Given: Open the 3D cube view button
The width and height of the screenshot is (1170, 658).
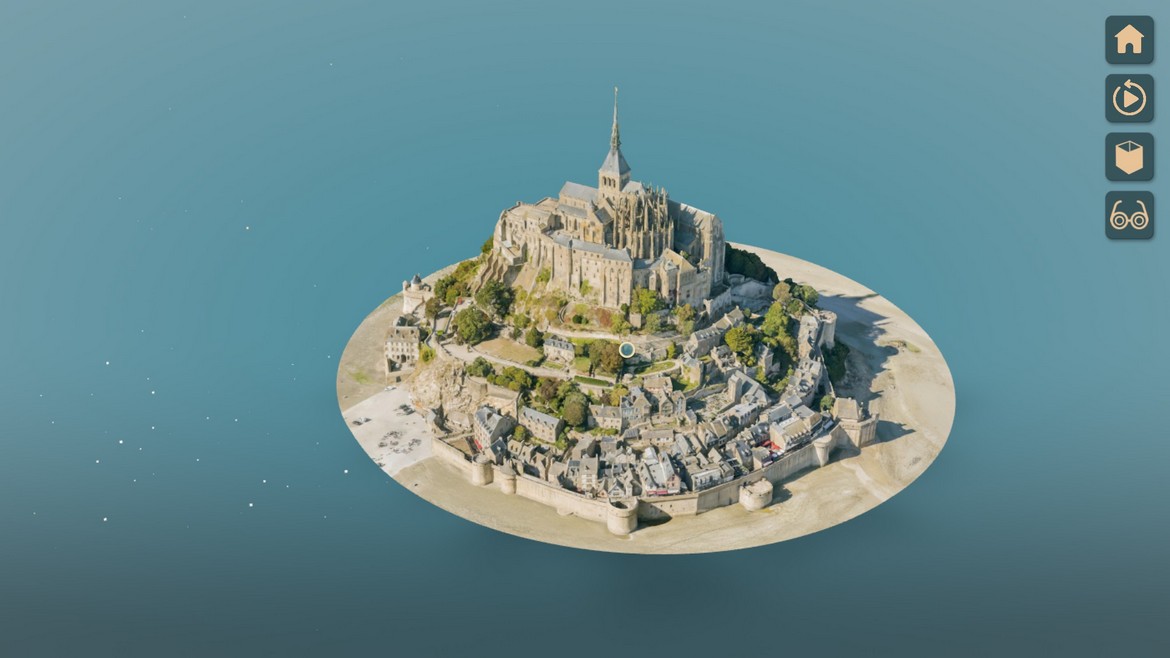Looking at the screenshot, I should [x=1129, y=157].
